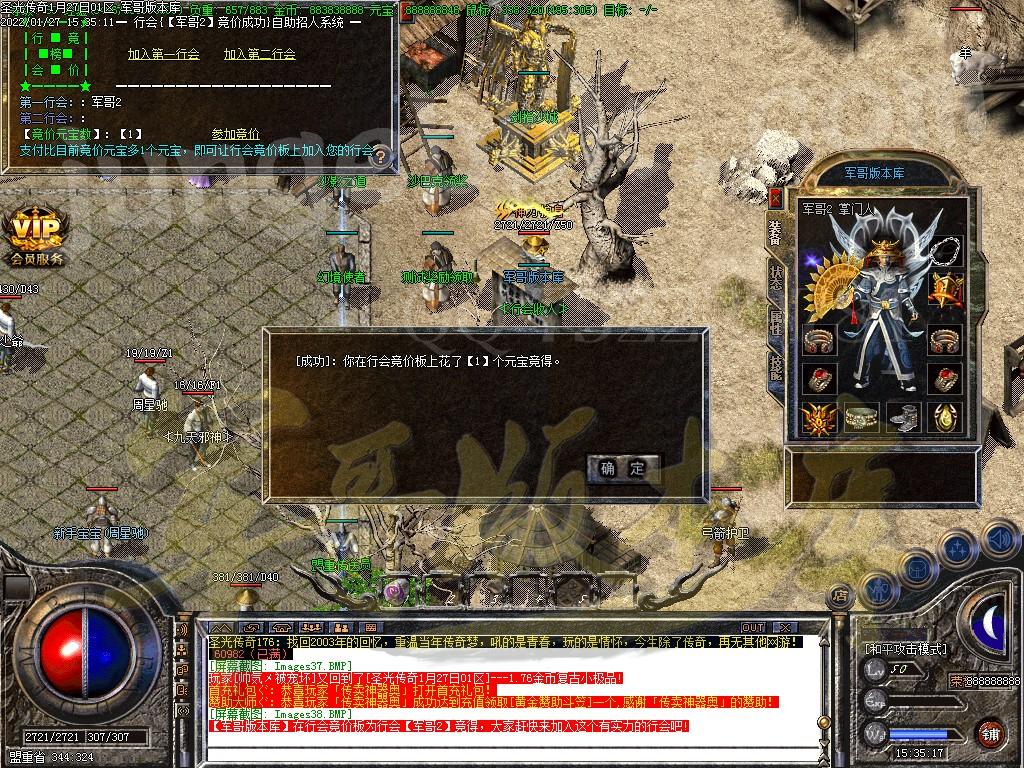Click the OUT button above the chat

pyautogui.click(x=752, y=628)
